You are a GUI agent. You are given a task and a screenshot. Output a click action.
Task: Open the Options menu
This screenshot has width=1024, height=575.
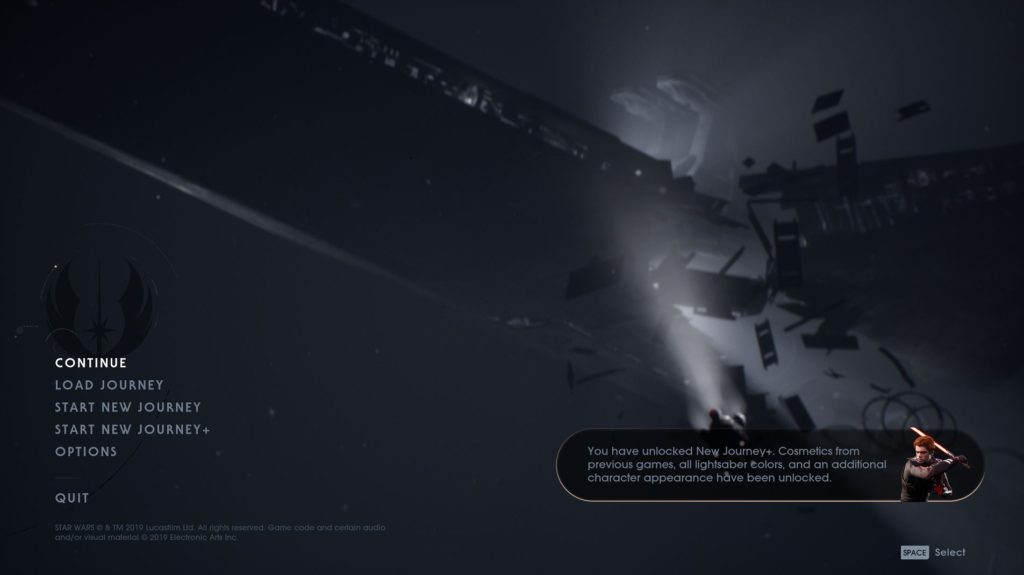pyautogui.click(x=86, y=451)
